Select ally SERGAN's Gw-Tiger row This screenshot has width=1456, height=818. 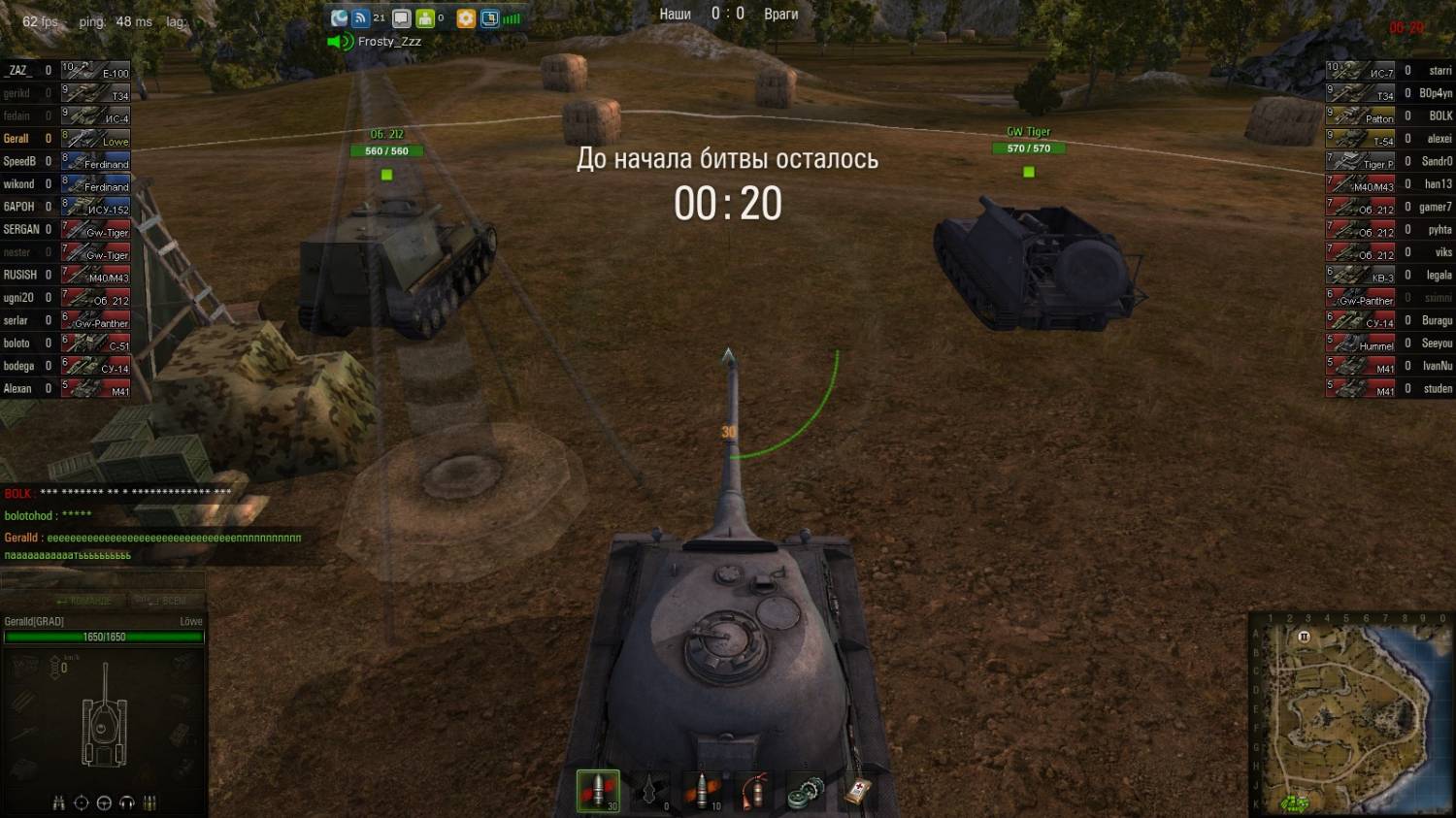(x=66, y=230)
